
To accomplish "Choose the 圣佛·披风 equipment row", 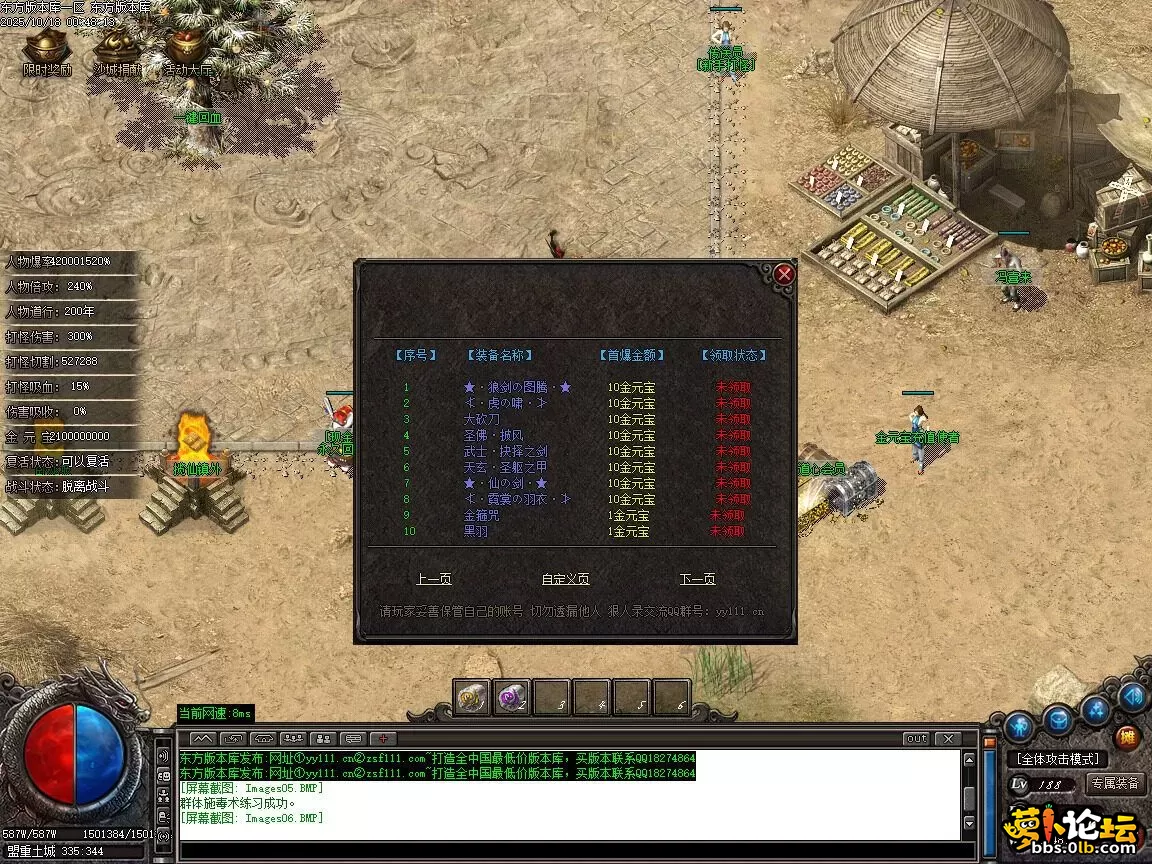I will [x=493, y=435].
